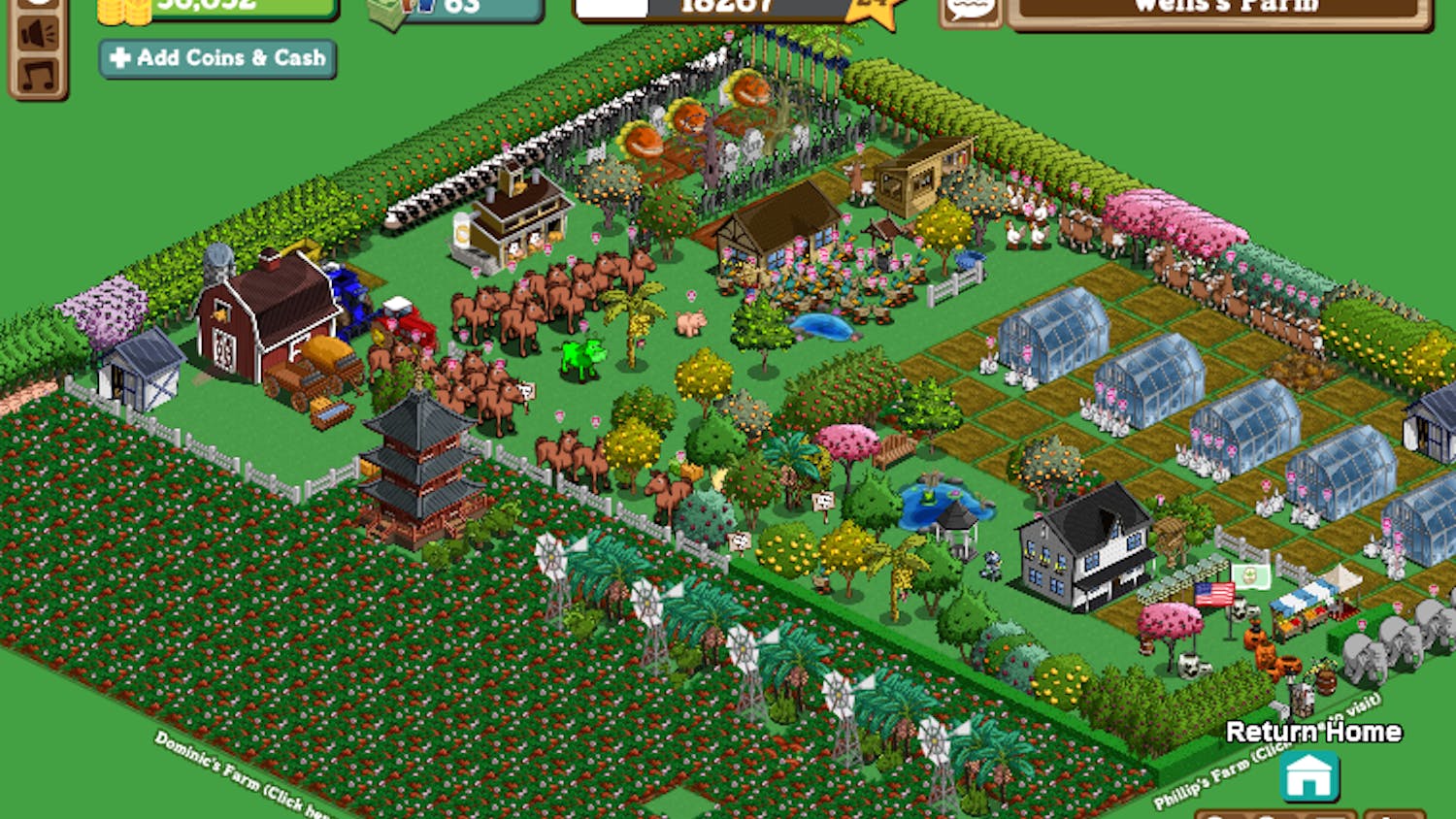Viewport: 1456px width, 819px height.
Task: Return Home using the house button
Action: [x=1308, y=775]
